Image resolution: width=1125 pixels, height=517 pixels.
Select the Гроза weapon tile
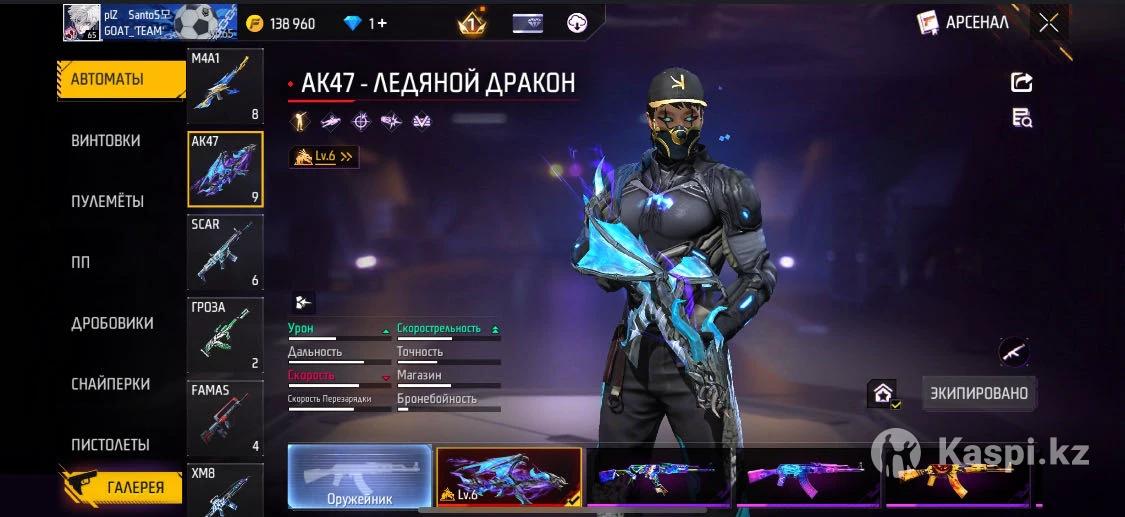tap(225, 335)
